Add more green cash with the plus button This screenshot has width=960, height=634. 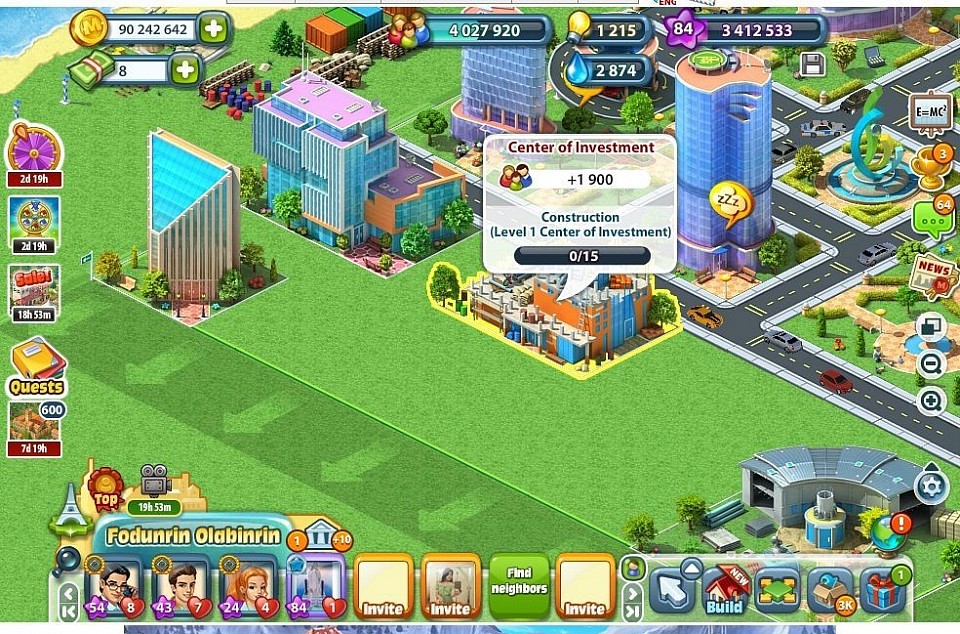point(184,70)
